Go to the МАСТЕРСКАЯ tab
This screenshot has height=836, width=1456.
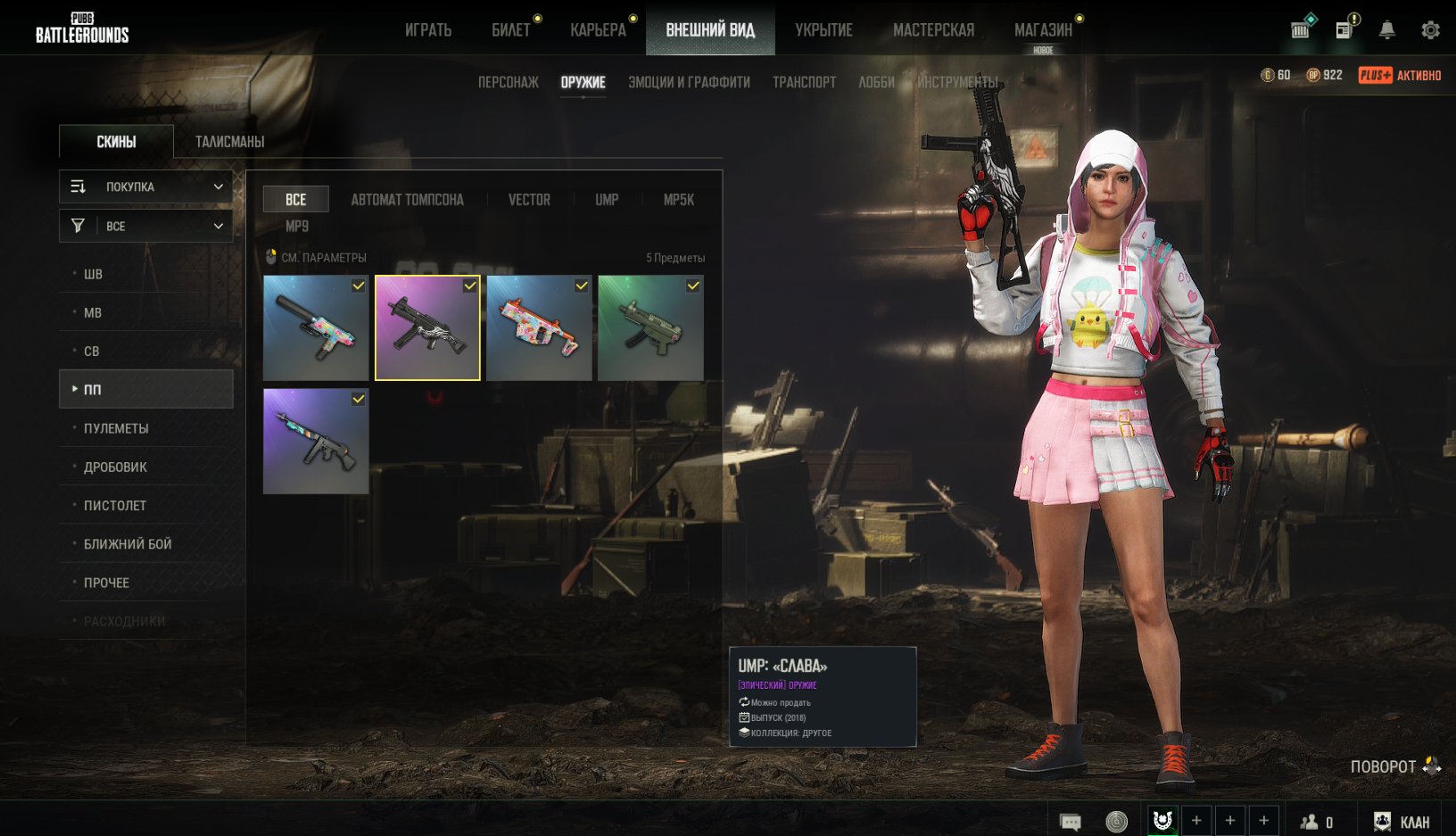(933, 30)
